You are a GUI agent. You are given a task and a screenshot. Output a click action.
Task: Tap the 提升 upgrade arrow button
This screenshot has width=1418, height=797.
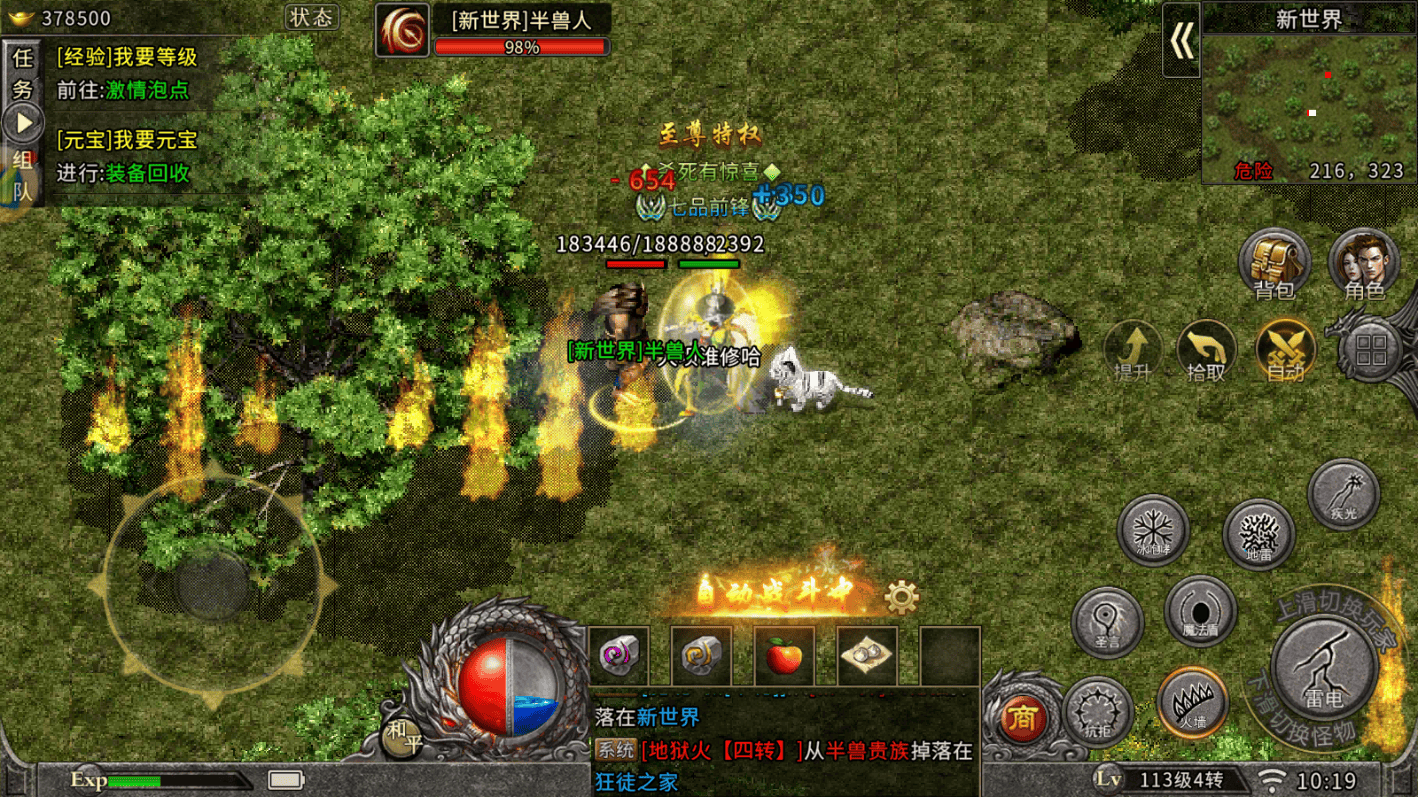pos(1133,351)
